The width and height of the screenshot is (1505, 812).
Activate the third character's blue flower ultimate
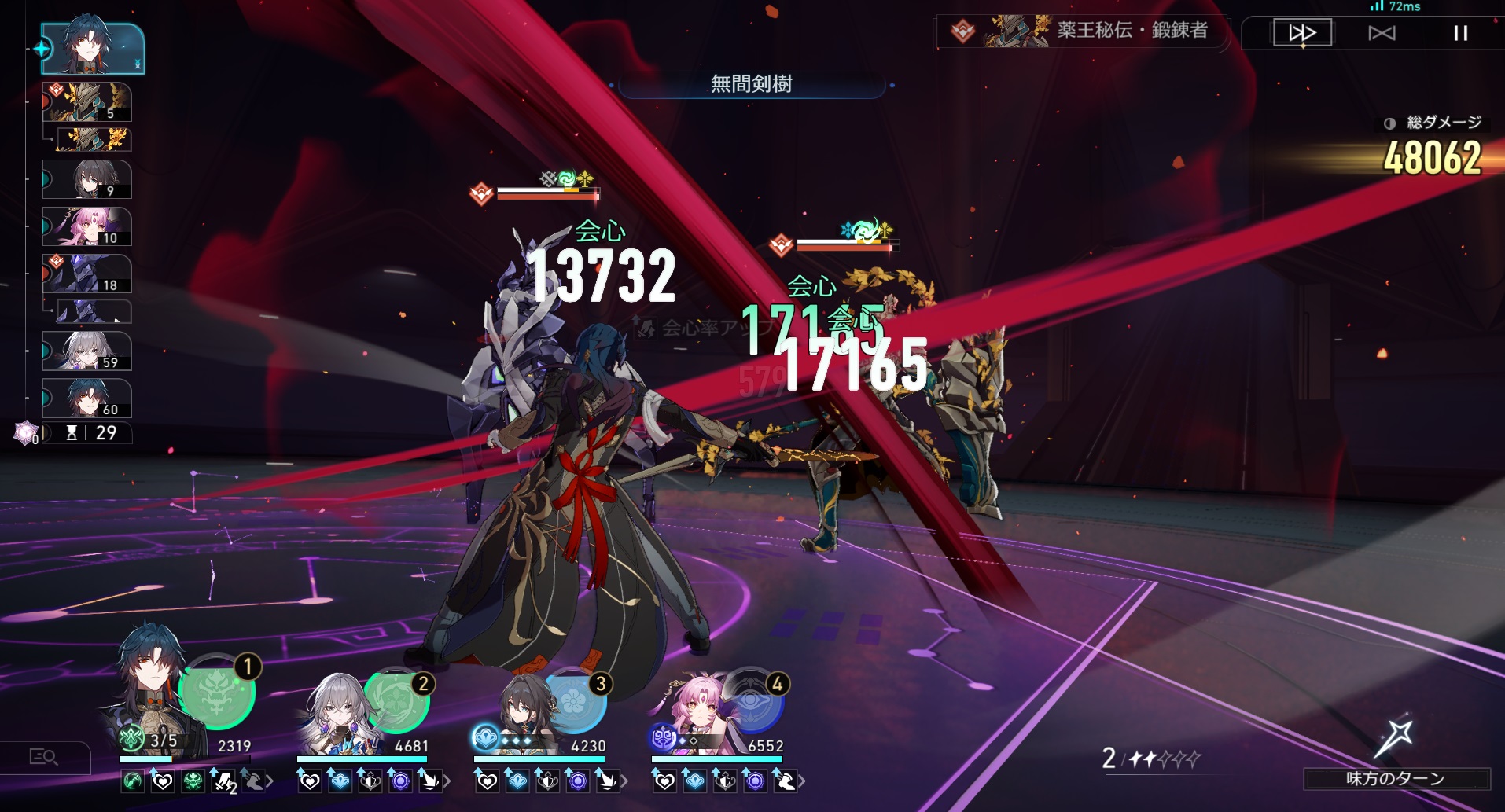click(573, 701)
